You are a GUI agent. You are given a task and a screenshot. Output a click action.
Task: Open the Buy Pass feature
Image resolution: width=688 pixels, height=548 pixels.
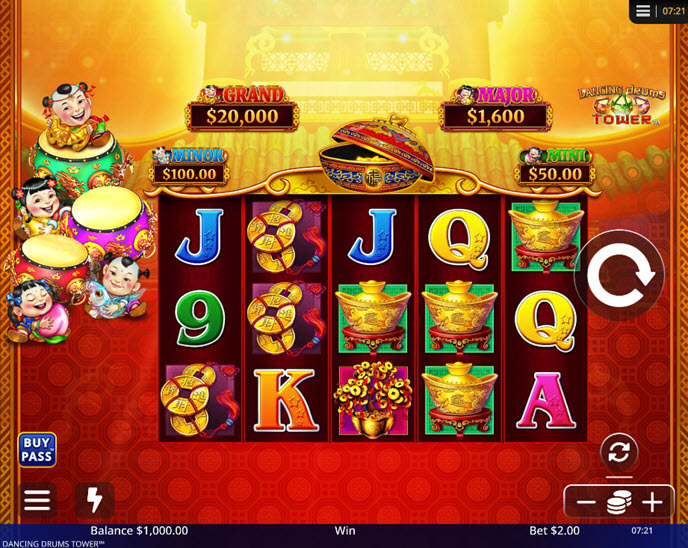(x=37, y=450)
